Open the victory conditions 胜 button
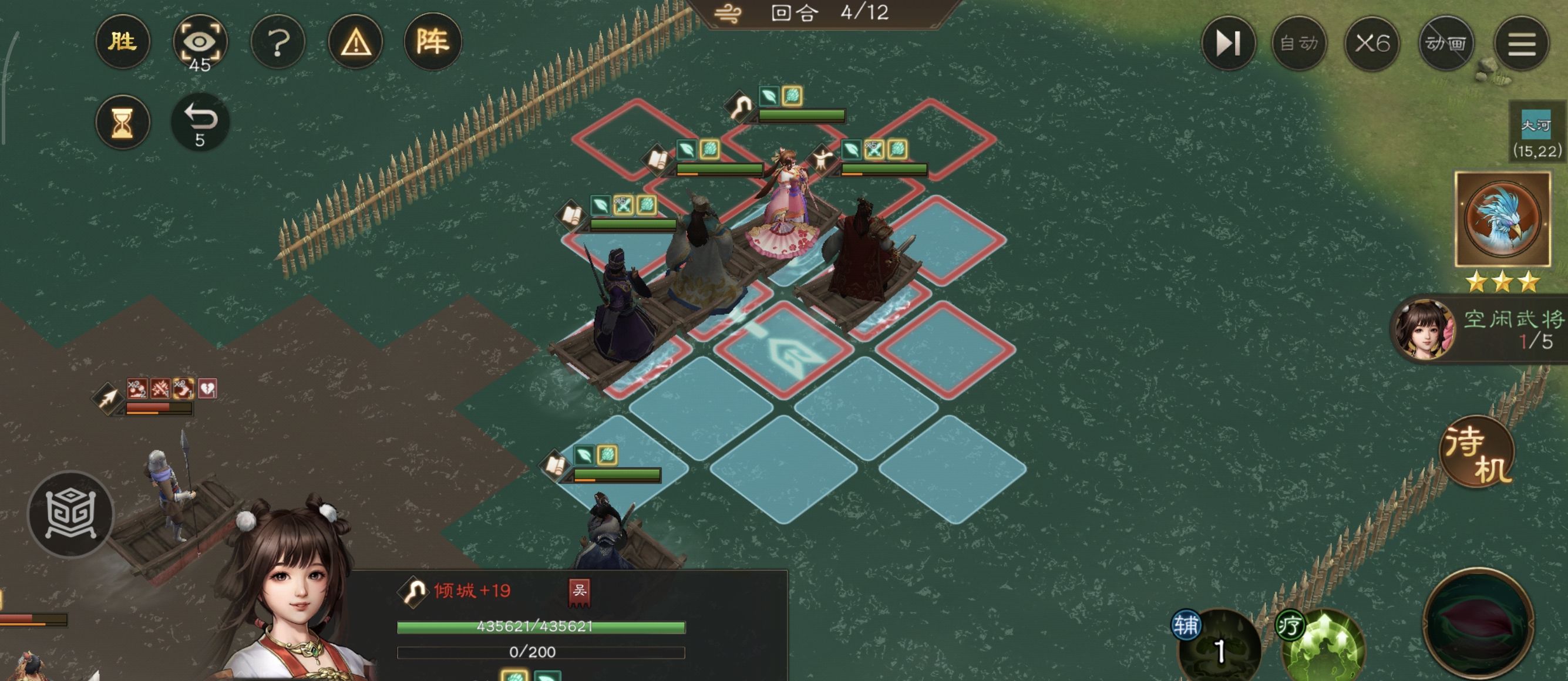Viewport: 1568px width, 681px height. coord(122,42)
